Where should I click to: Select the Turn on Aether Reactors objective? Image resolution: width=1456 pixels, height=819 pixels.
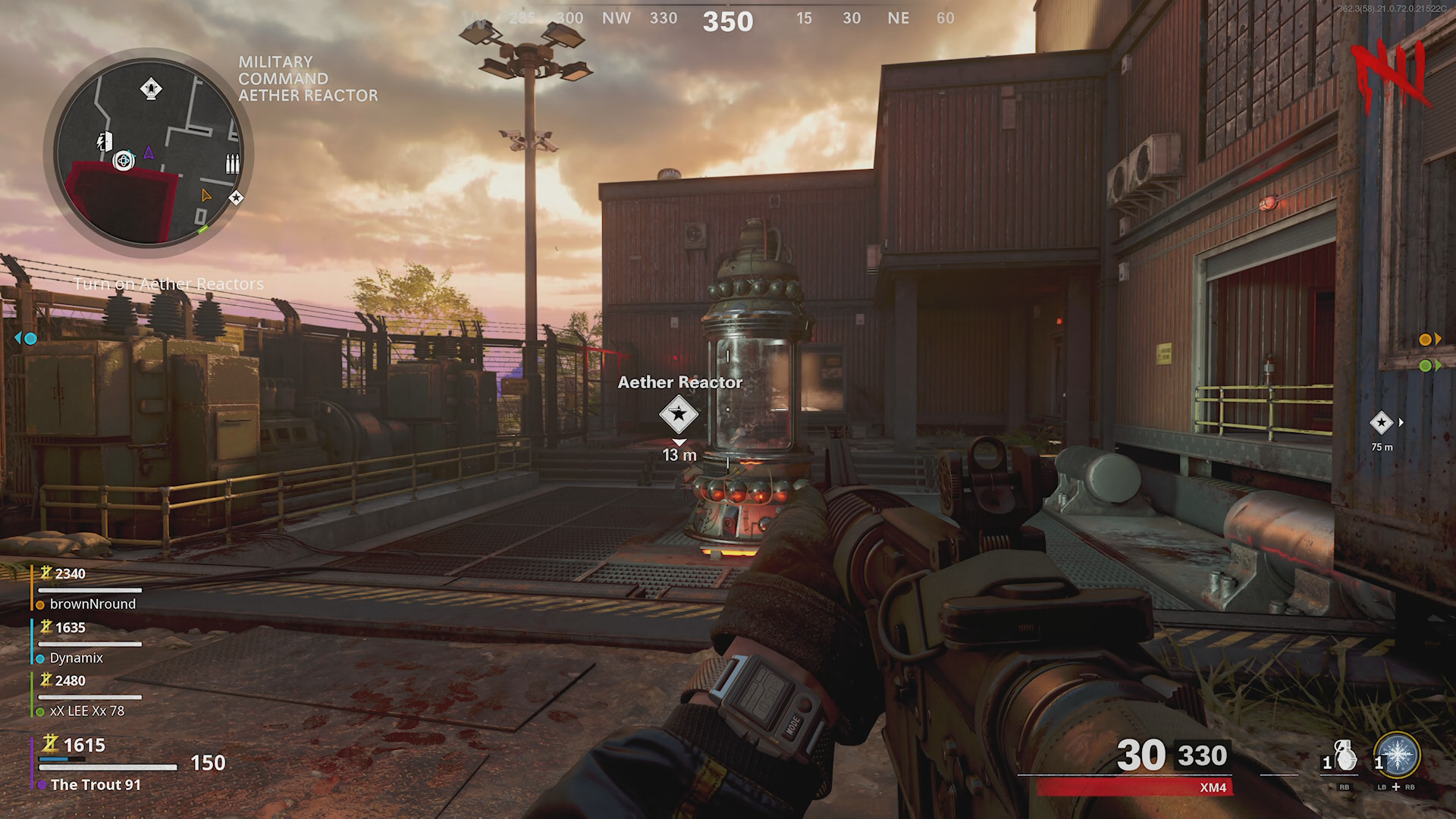(169, 284)
